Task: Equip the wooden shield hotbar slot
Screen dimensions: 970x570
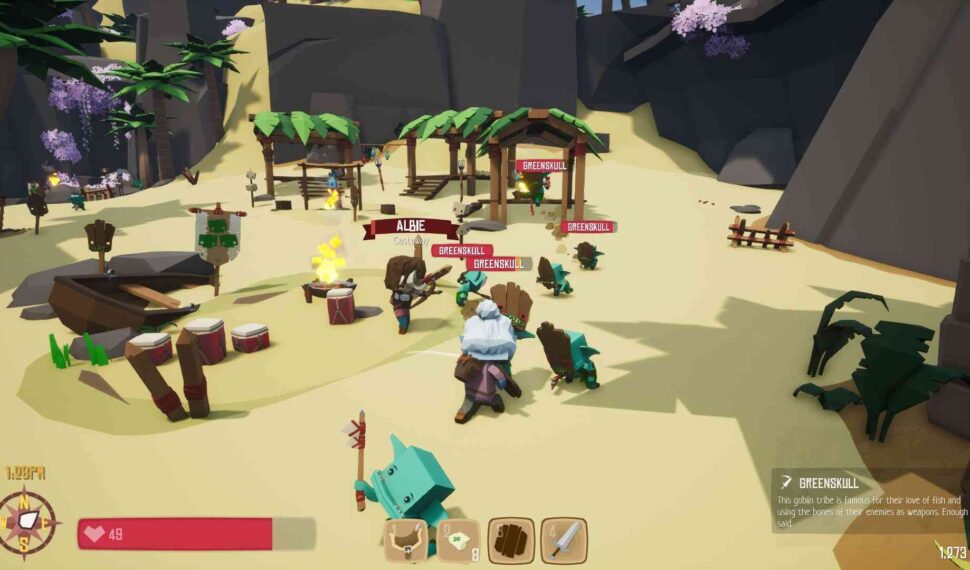Action: [x=511, y=541]
